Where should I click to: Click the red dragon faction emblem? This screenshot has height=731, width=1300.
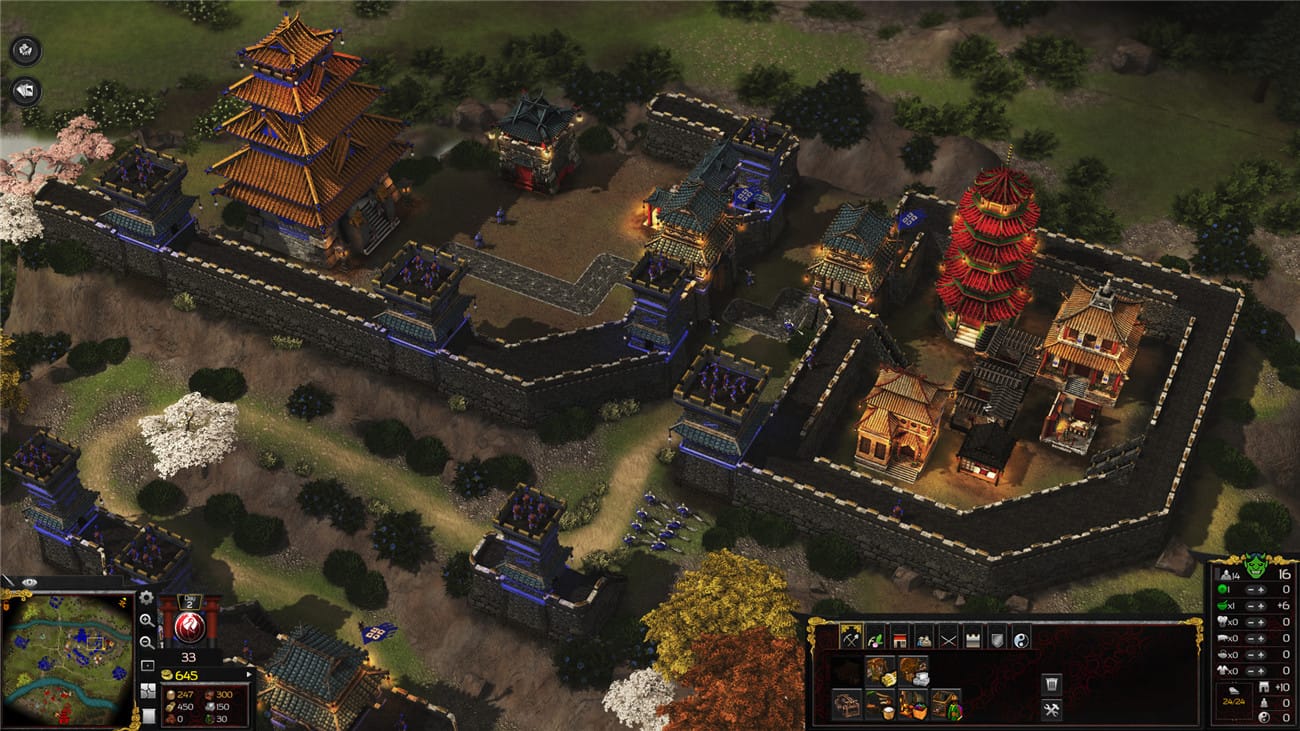189,625
